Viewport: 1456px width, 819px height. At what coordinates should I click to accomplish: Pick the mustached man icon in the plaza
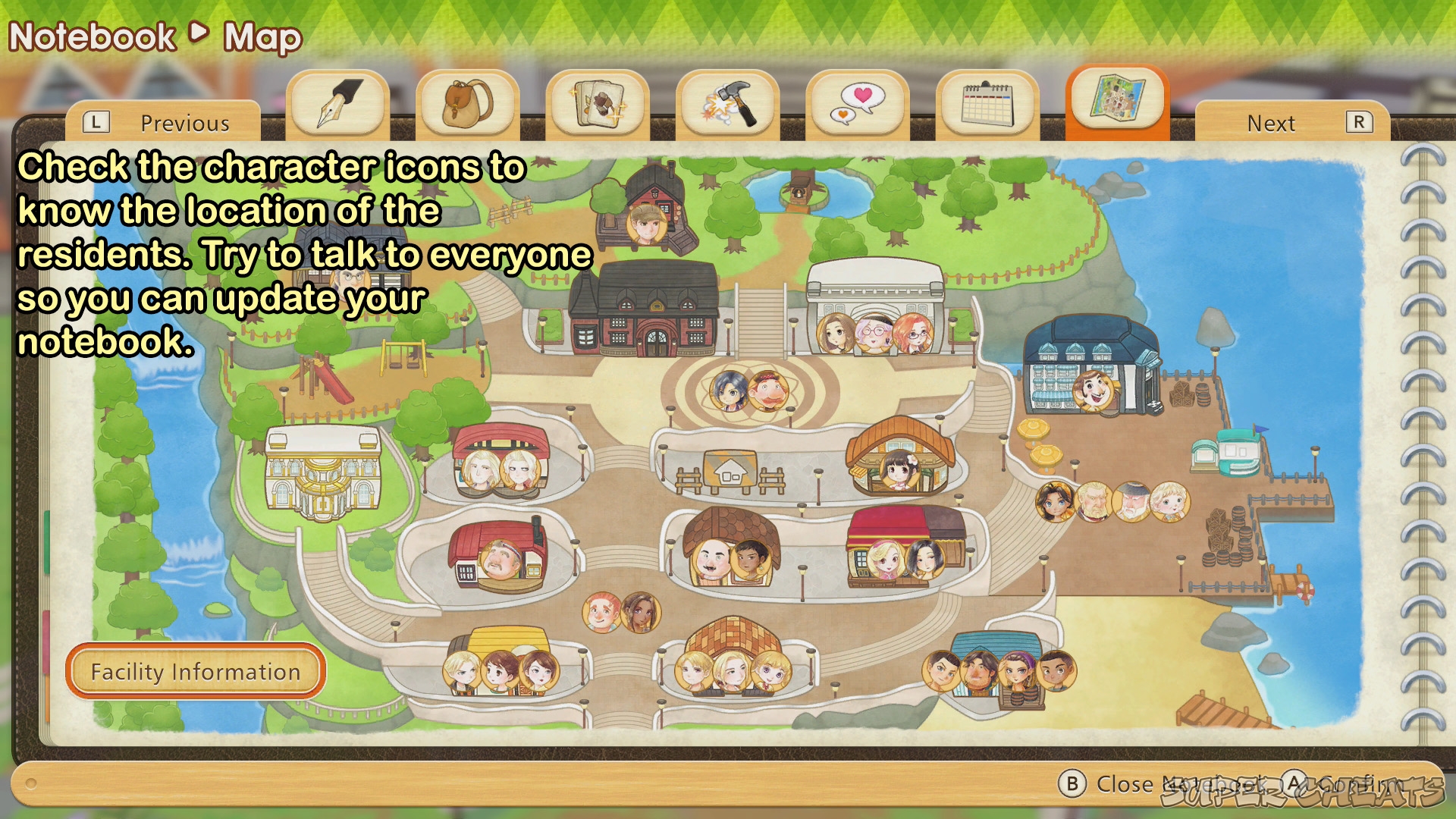pyautogui.click(x=768, y=391)
